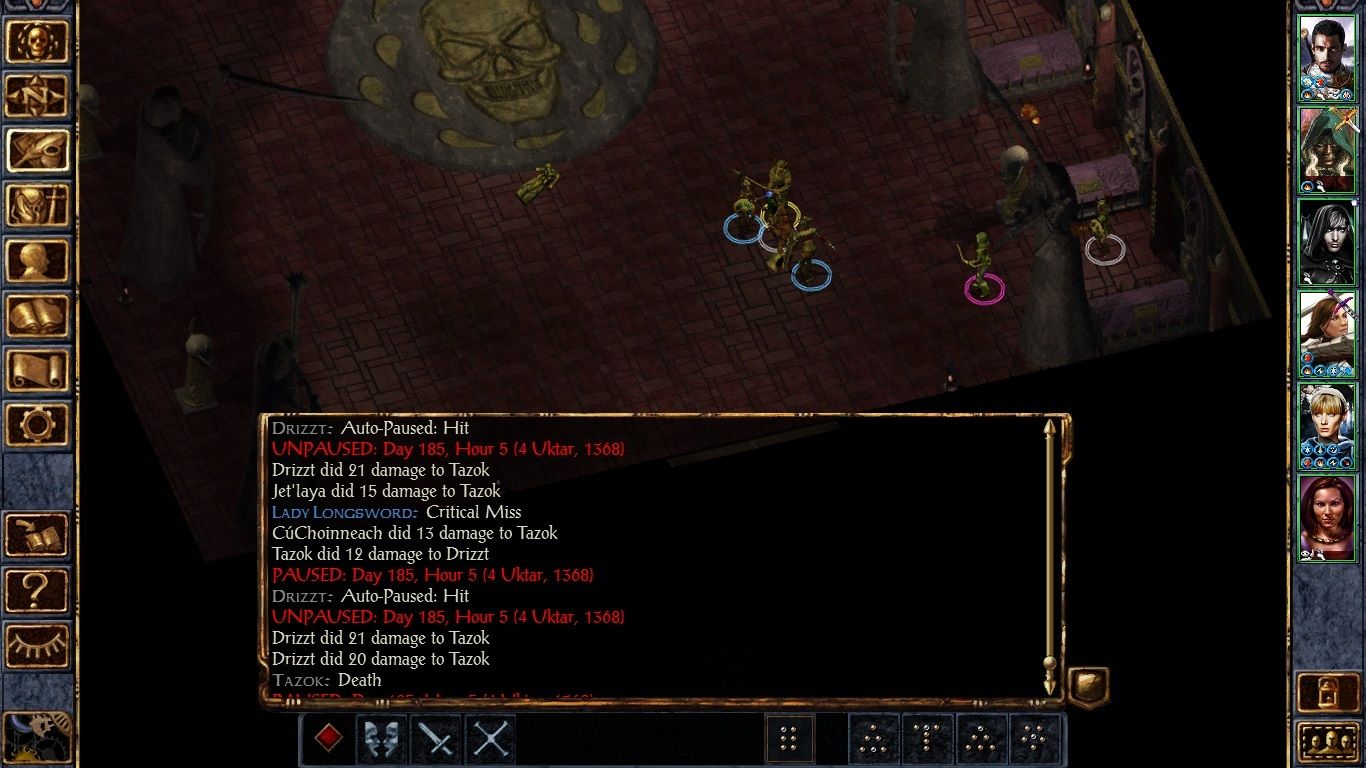Toggle party AI with the red gem
Viewport: 1366px width, 768px height.
tap(330, 737)
